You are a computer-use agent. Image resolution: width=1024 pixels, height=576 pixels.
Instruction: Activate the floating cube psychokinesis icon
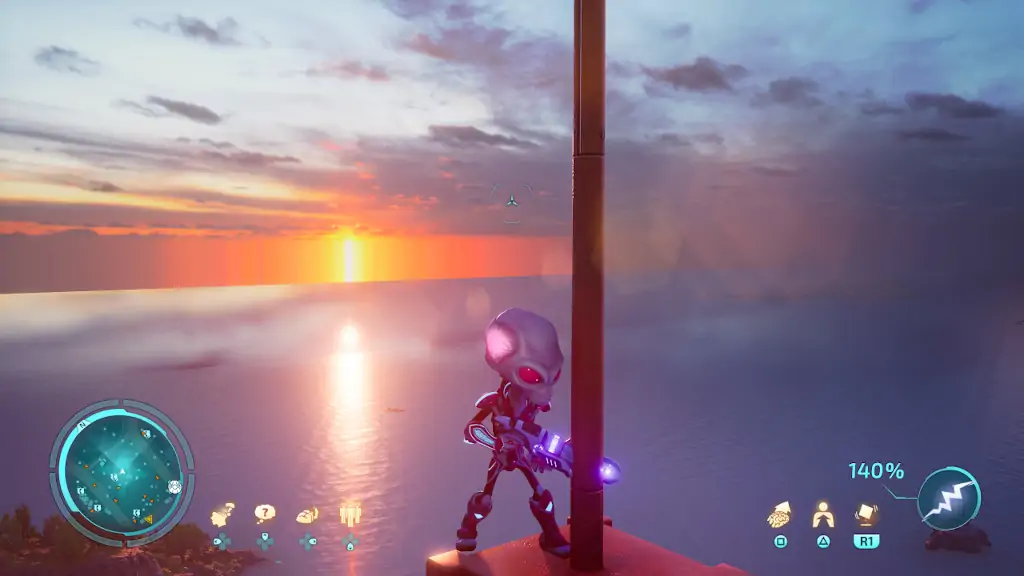coord(866,513)
